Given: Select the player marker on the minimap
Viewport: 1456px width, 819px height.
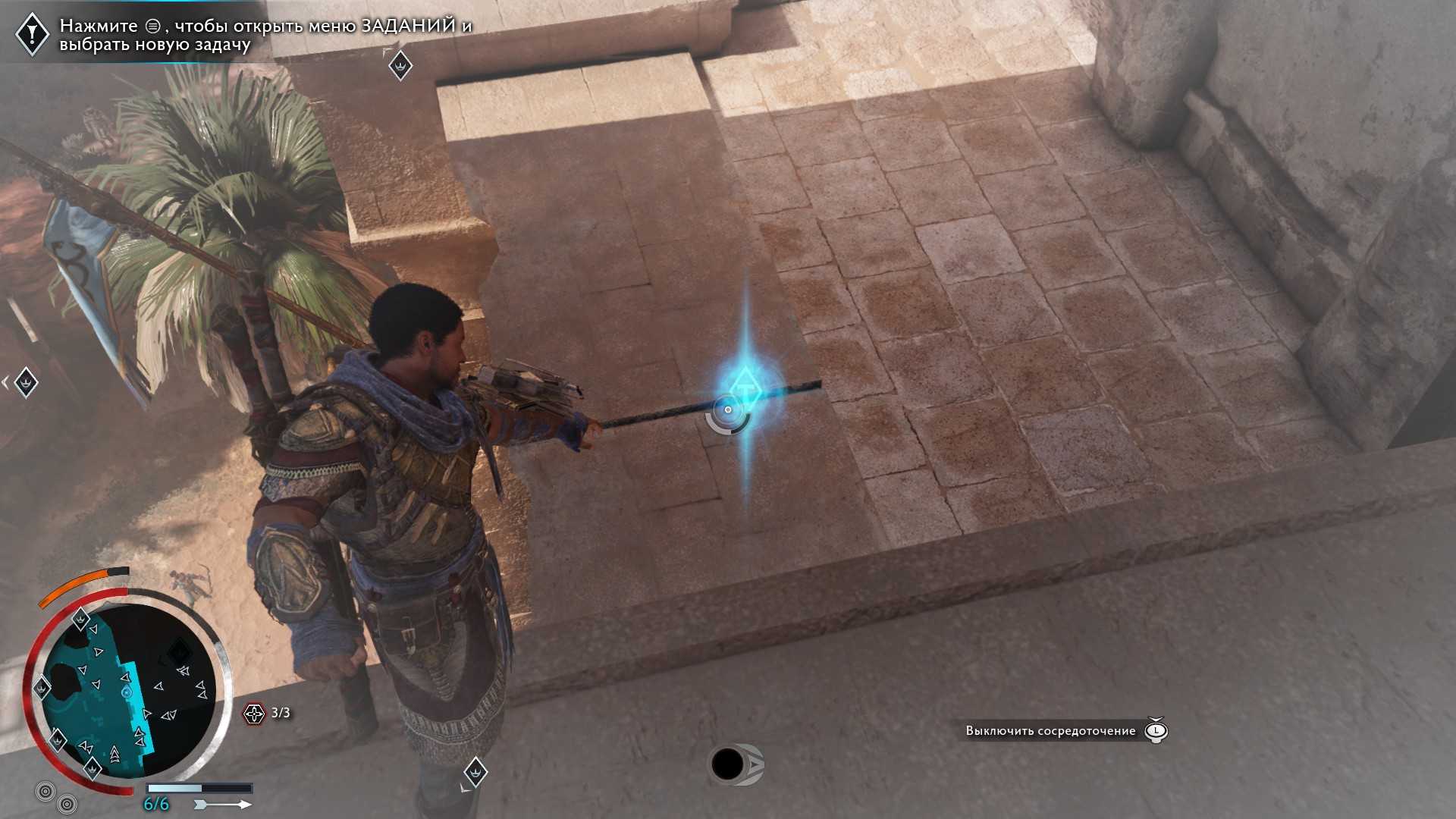Looking at the screenshot, I should coord(127,692).
